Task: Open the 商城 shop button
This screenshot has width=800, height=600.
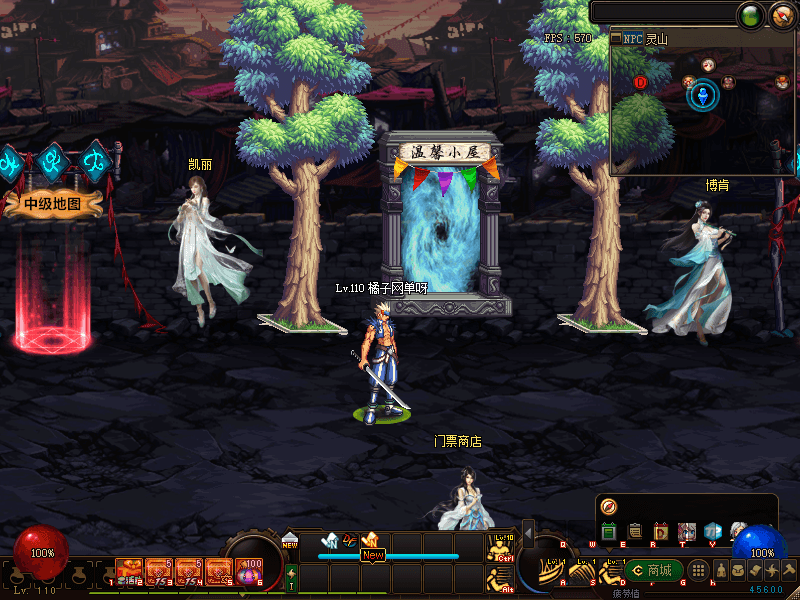Action: [x=655, y=570]
